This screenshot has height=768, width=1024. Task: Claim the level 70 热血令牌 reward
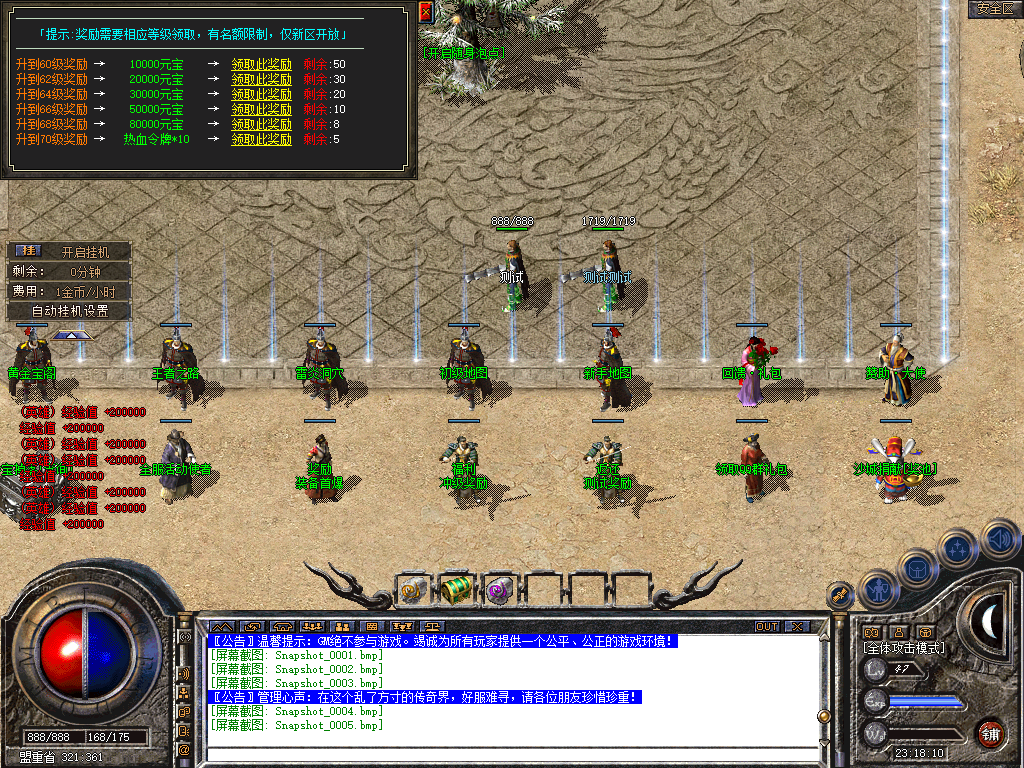[262, 139]
